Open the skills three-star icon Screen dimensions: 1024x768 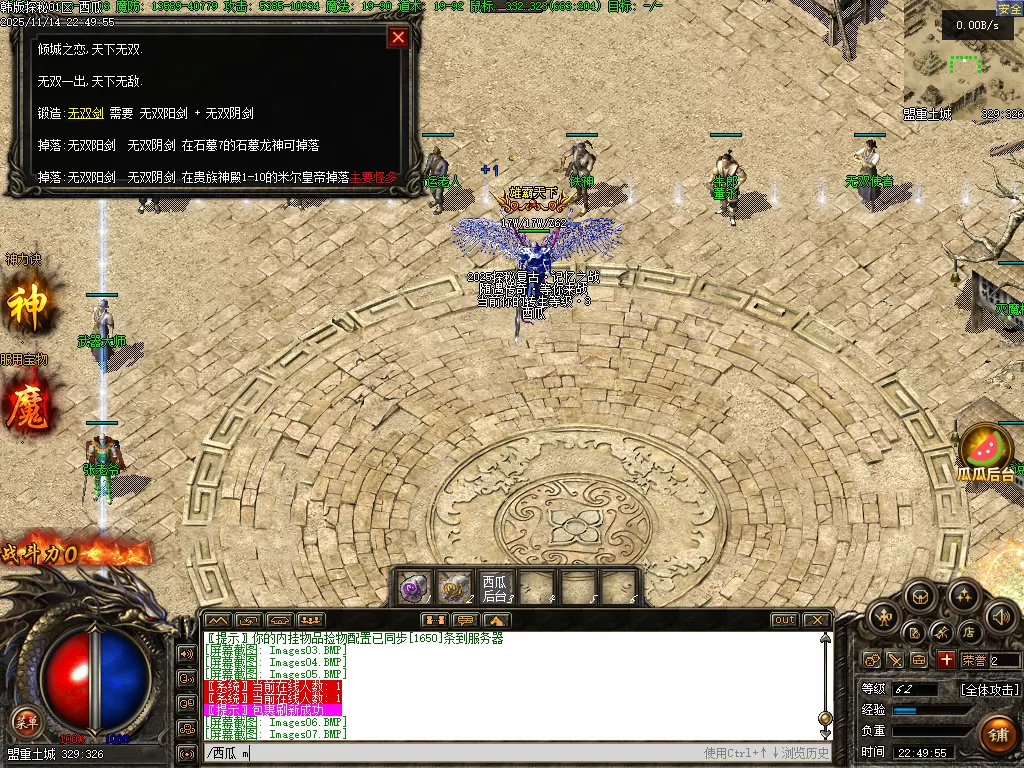[962, 597]
